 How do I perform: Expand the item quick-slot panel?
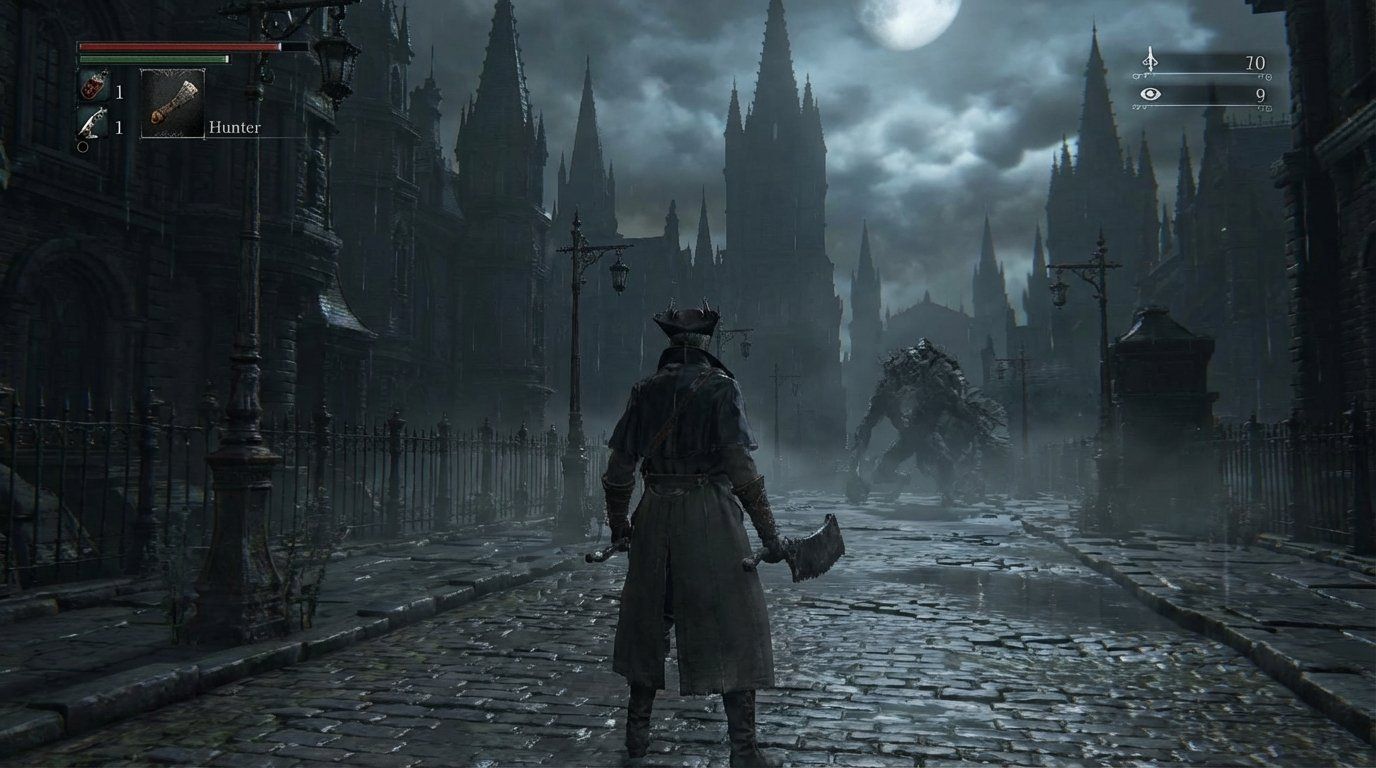100,105
